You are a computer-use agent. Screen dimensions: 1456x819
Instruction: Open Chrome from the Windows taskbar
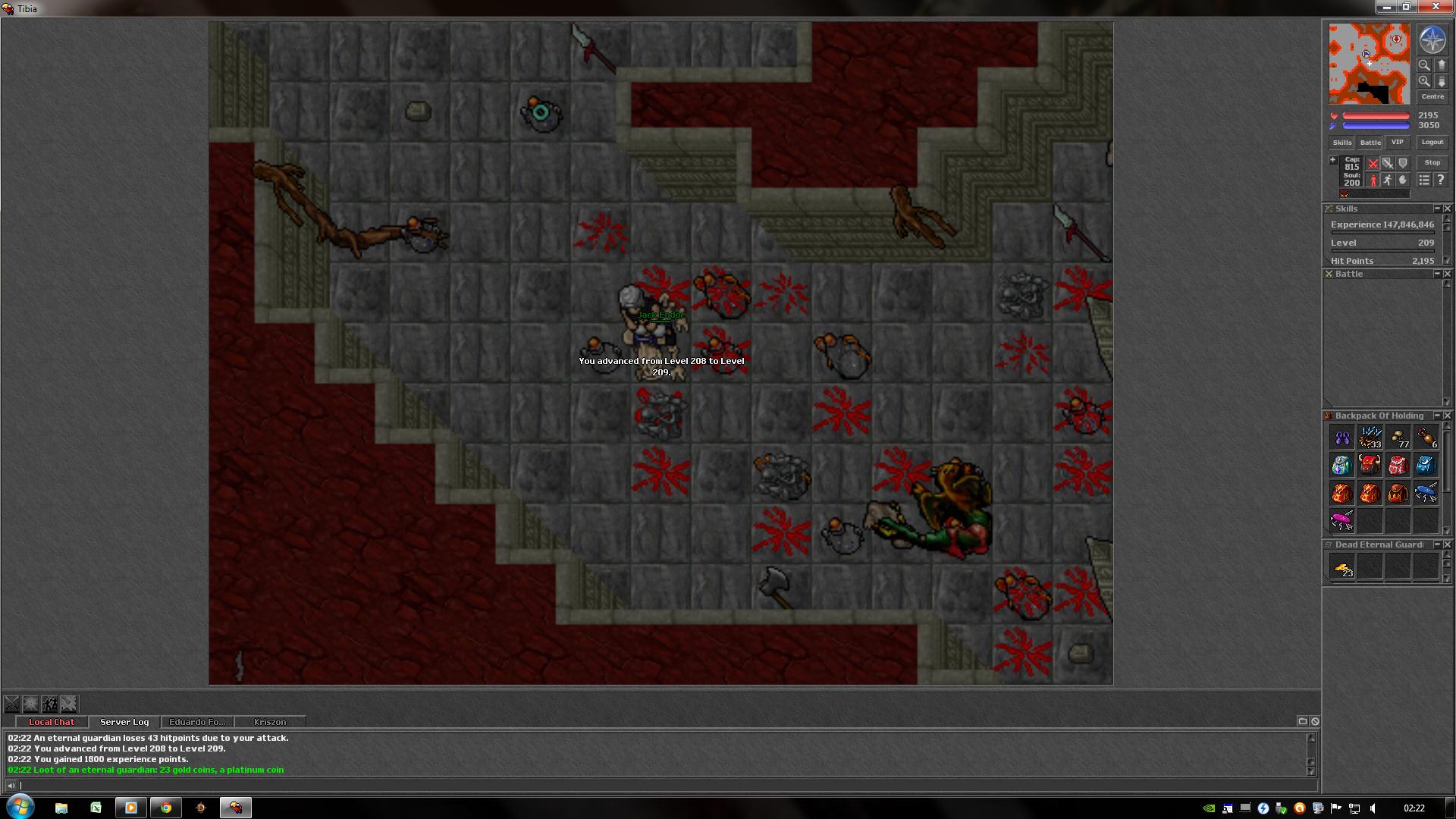(166, 808)
